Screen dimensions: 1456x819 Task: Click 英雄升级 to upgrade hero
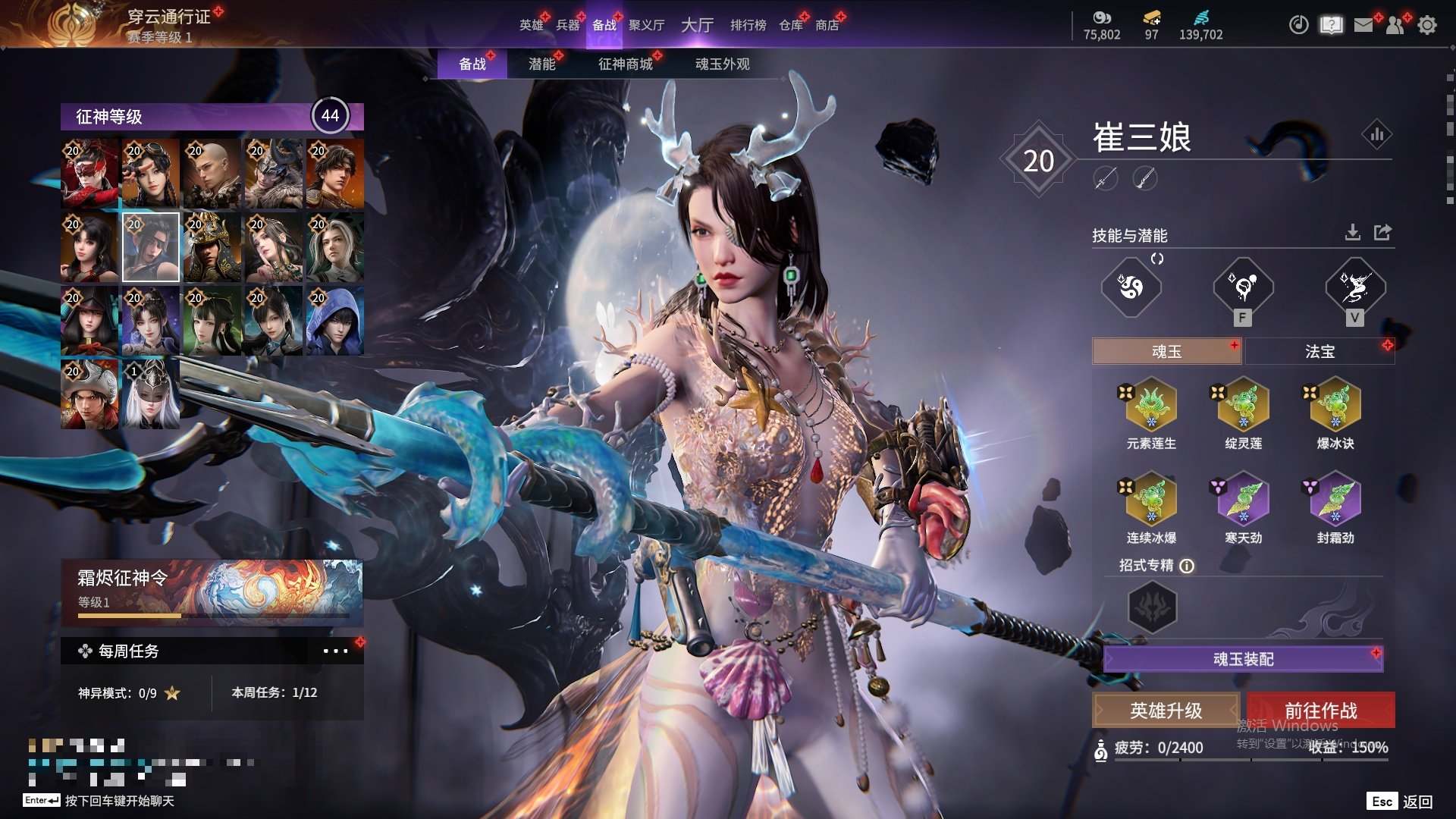(x=1166, y=711)
